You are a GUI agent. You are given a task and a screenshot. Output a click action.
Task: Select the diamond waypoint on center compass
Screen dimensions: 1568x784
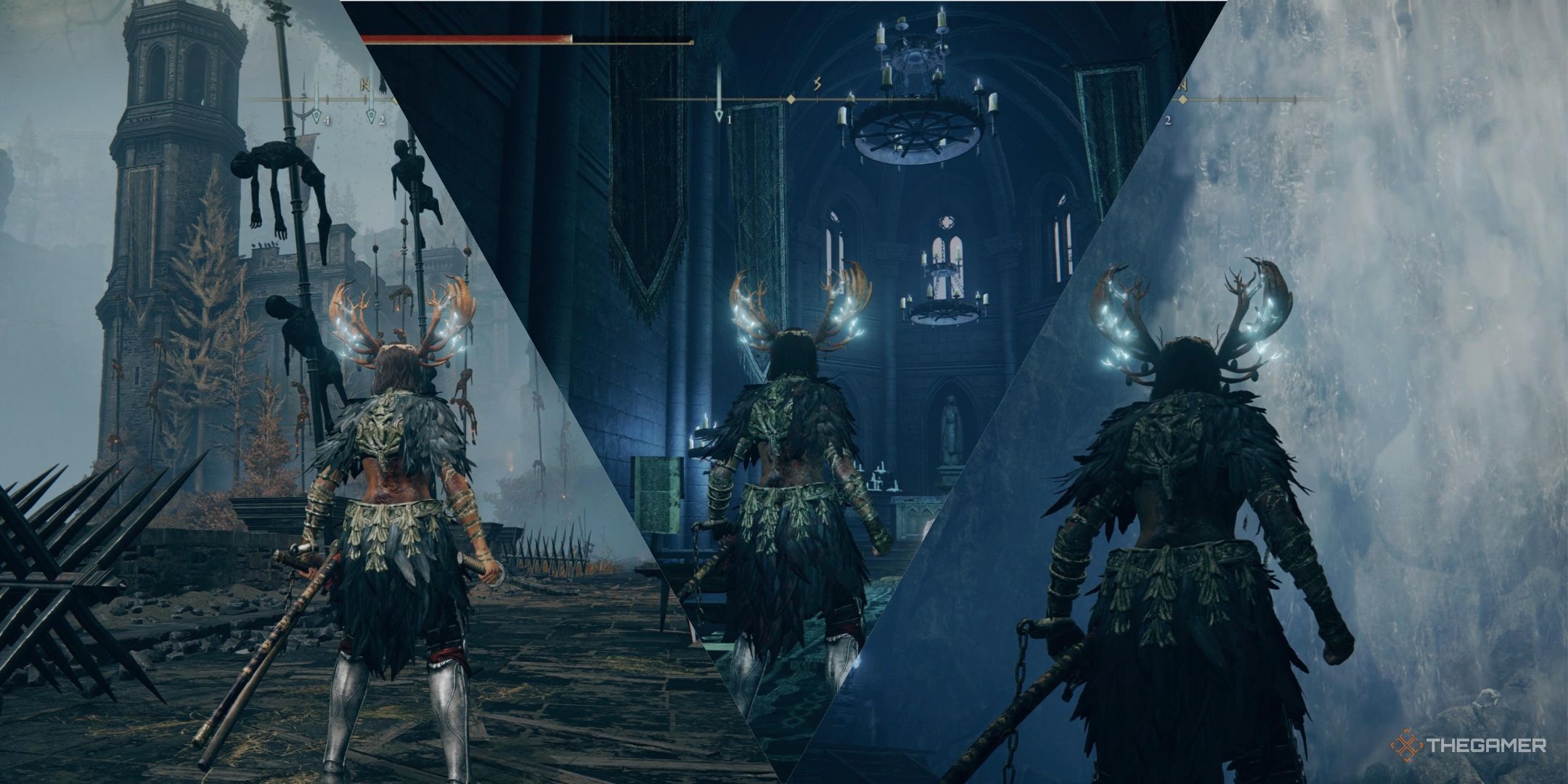click(x=790, y=99)
